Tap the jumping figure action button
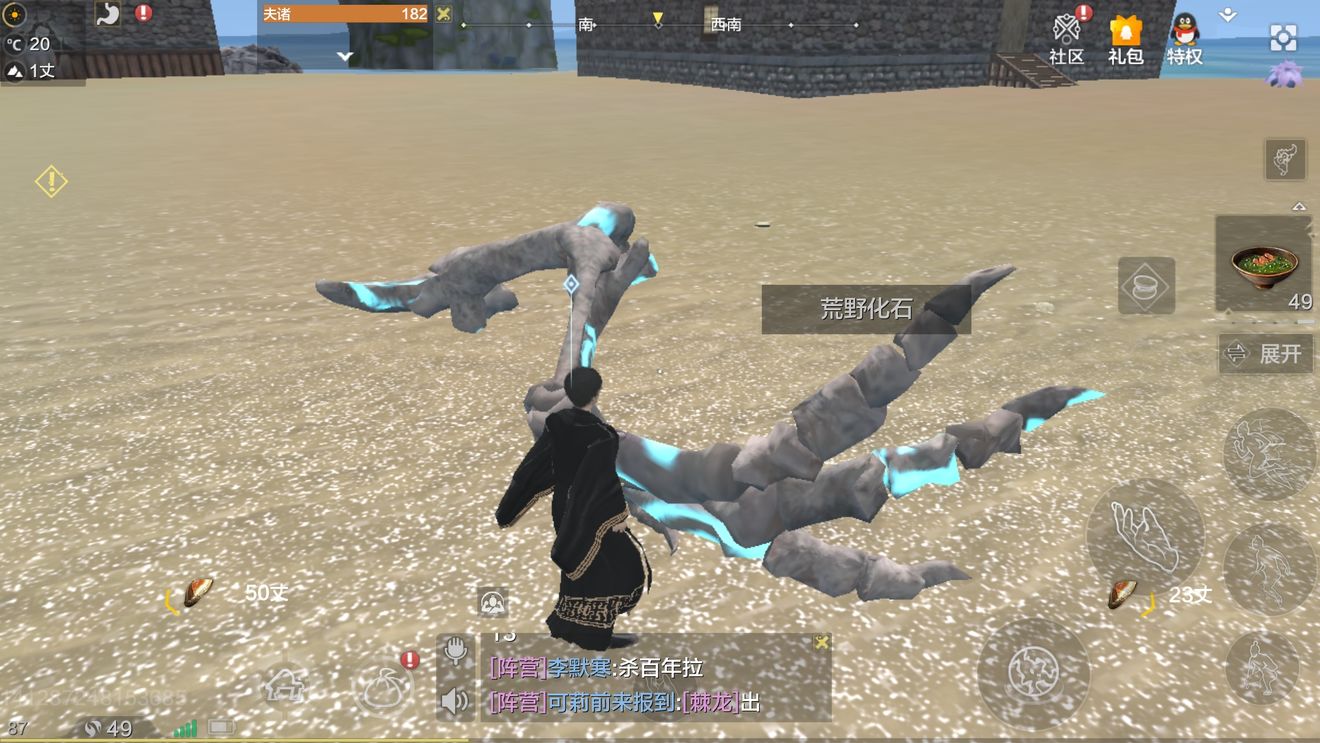The width and height of the screenshot is (1320, 743). 1269,453
